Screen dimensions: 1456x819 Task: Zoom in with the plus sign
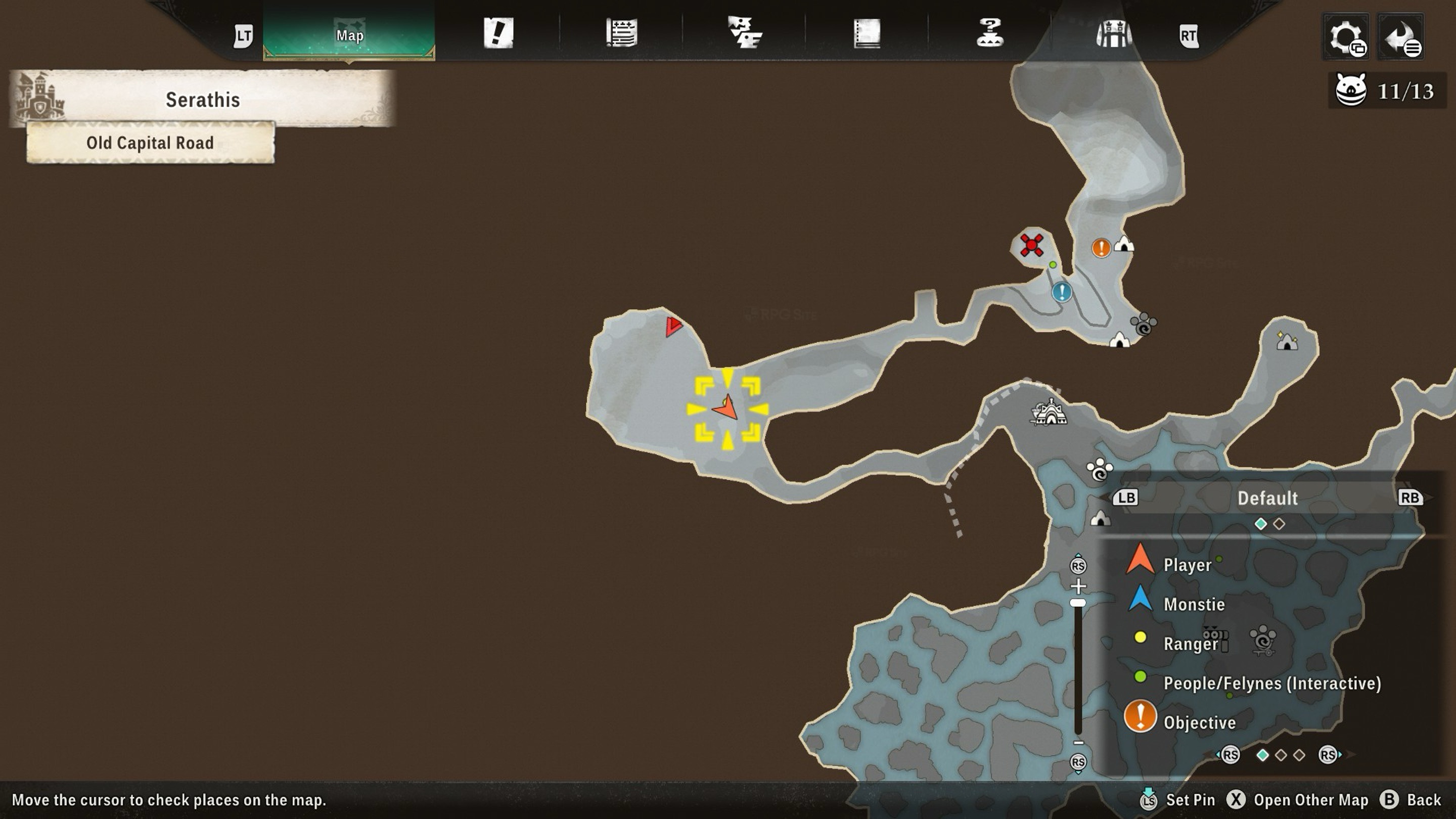pos(1078,585)
